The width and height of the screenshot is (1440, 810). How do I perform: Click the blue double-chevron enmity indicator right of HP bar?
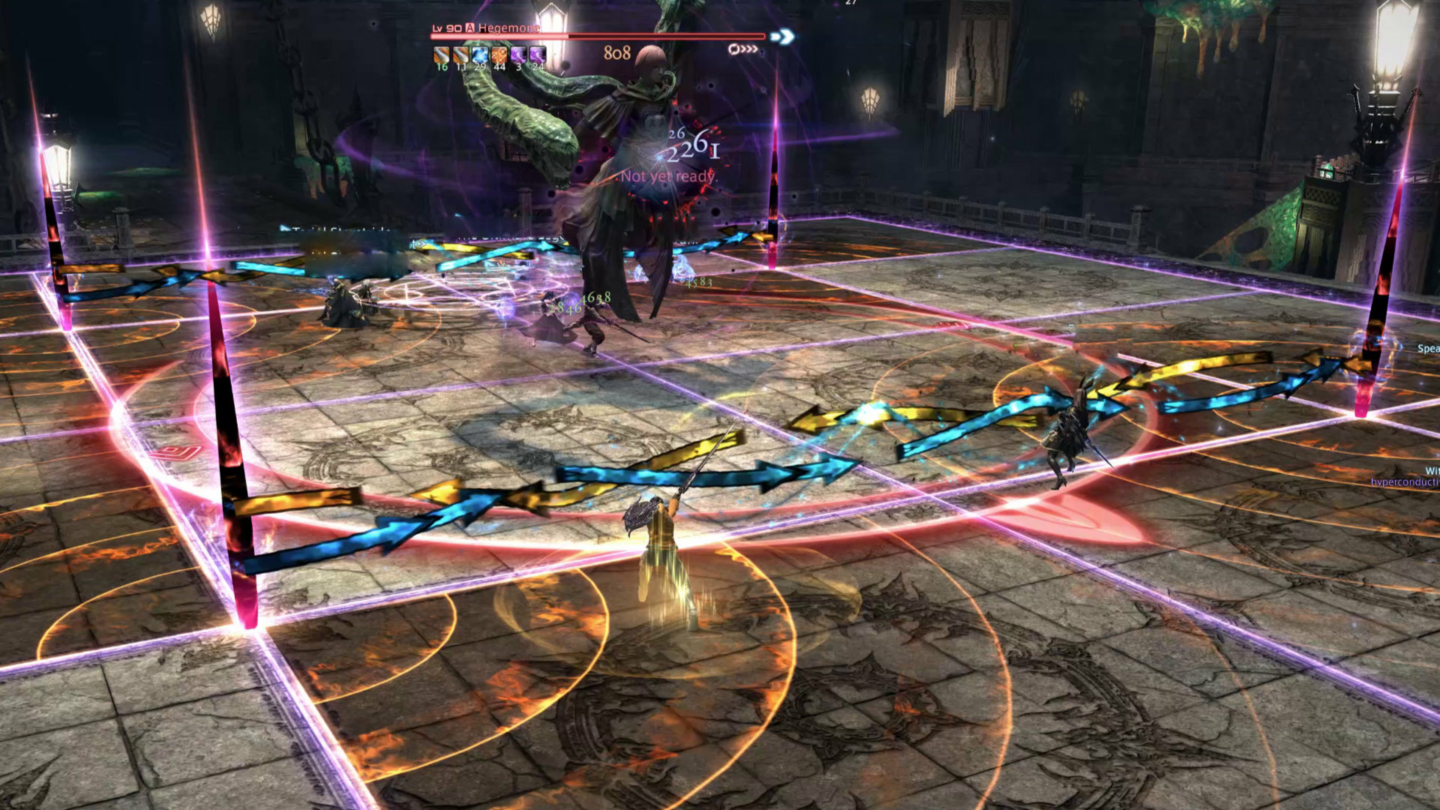point(782,36)
